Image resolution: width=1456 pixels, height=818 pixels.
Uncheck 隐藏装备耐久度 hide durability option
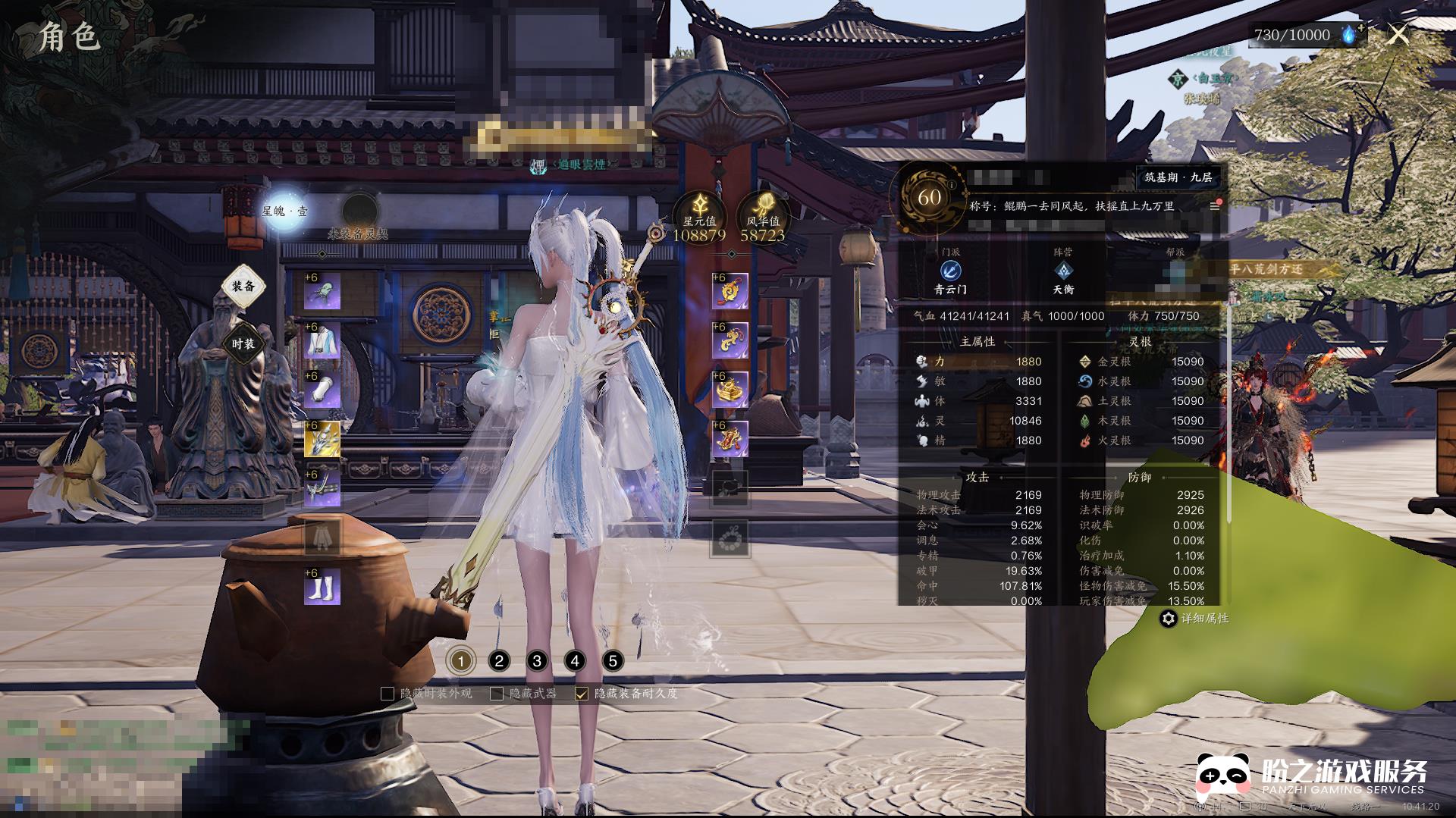(x=582, y=694)
